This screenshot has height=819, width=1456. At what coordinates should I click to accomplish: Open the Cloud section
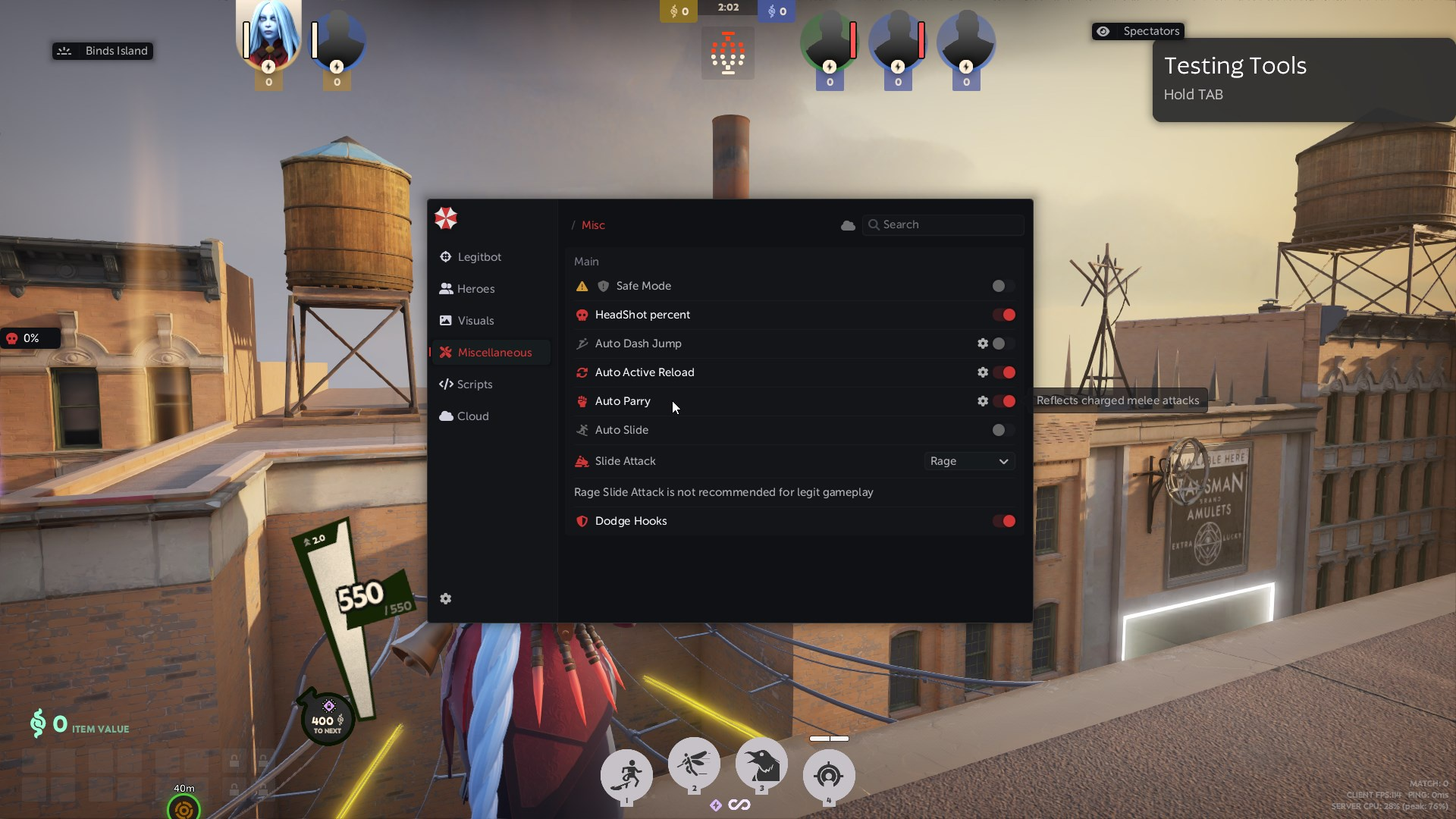point(472,416)
